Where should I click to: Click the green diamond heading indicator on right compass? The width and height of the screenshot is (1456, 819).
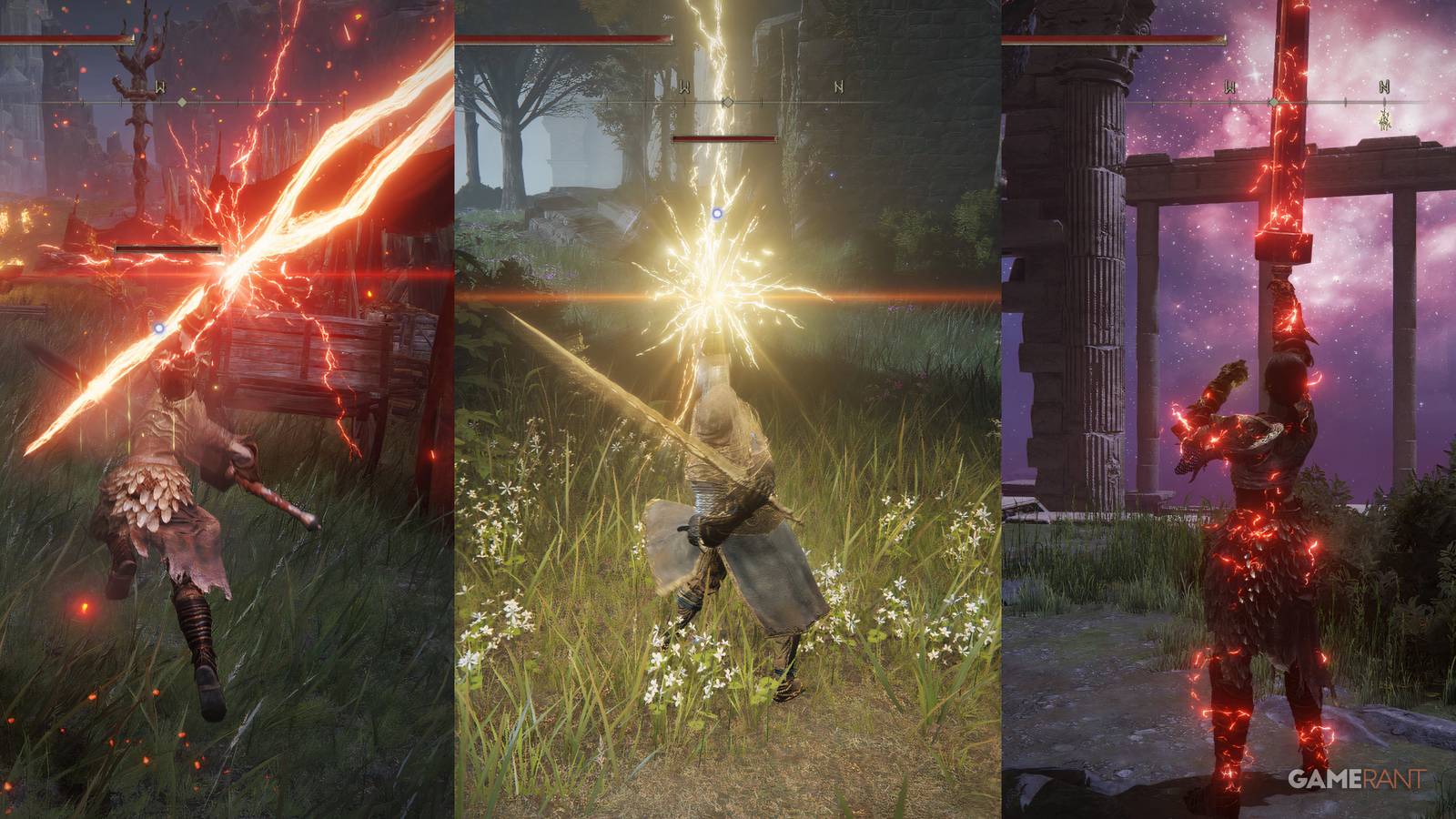click(1272, 102)
